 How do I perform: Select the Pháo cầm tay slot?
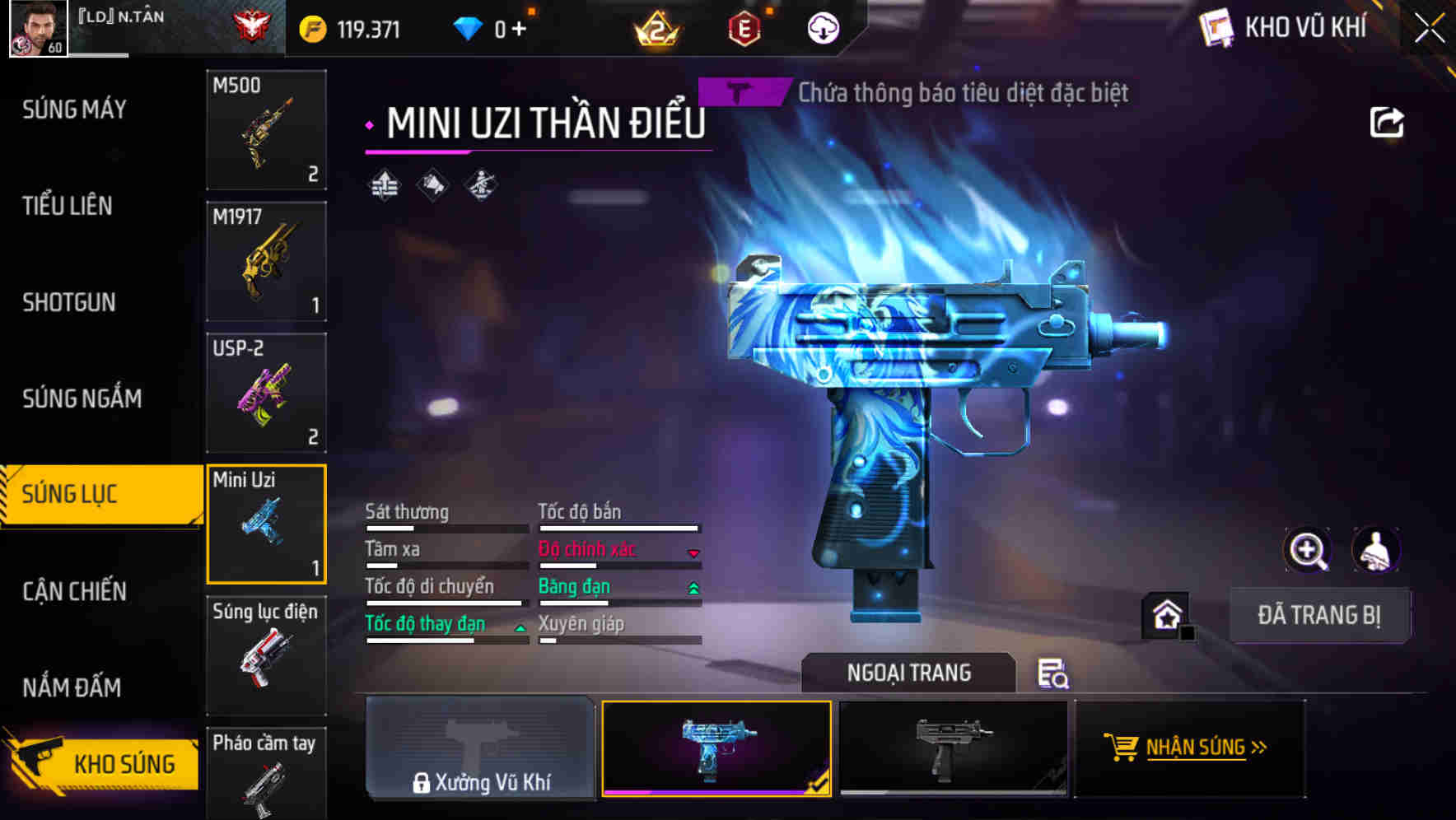(x=266, y=774)
